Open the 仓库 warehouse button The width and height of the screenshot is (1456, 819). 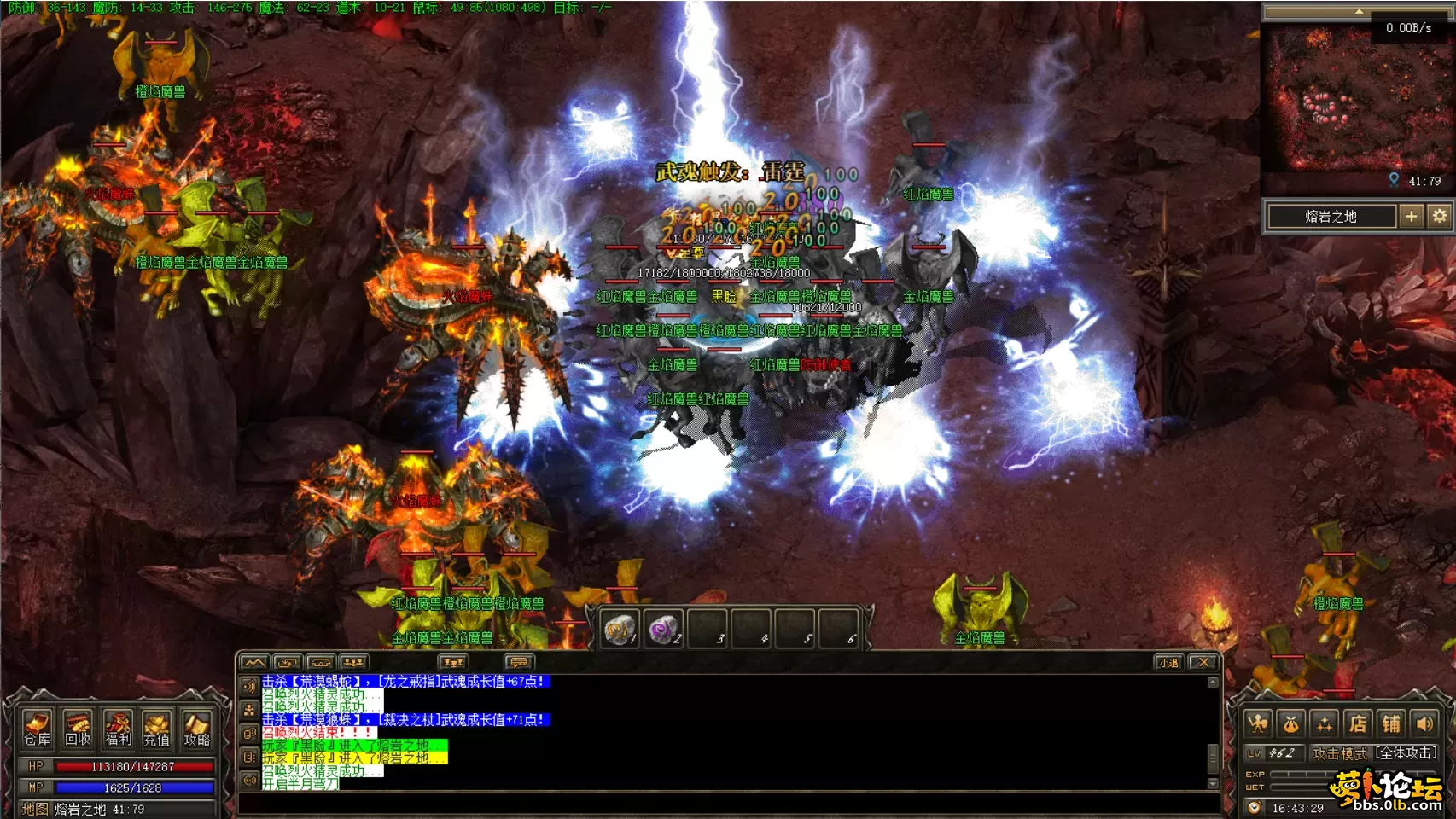pos(37,729)
